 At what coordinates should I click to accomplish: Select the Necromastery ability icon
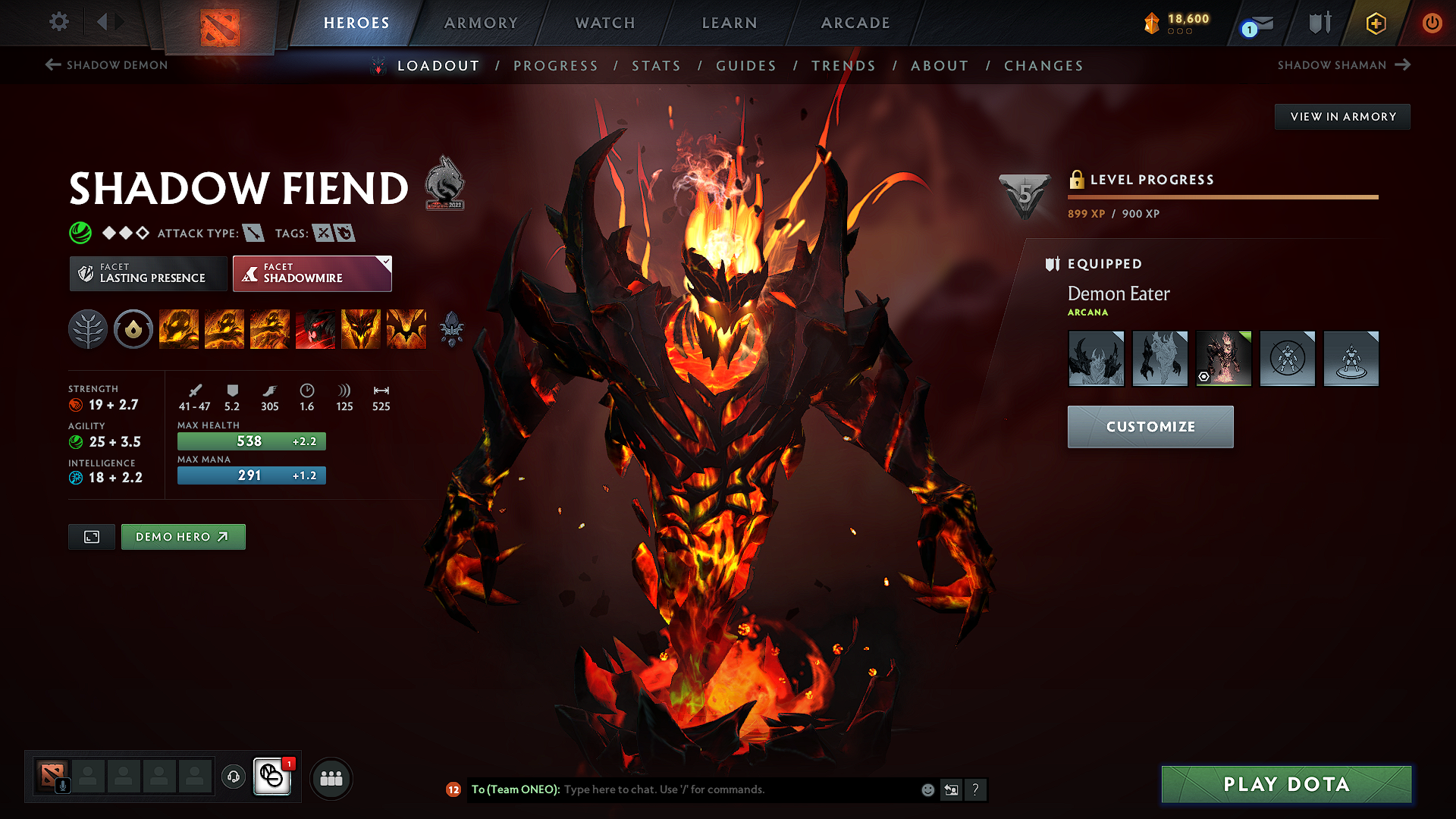pos(315,329)
